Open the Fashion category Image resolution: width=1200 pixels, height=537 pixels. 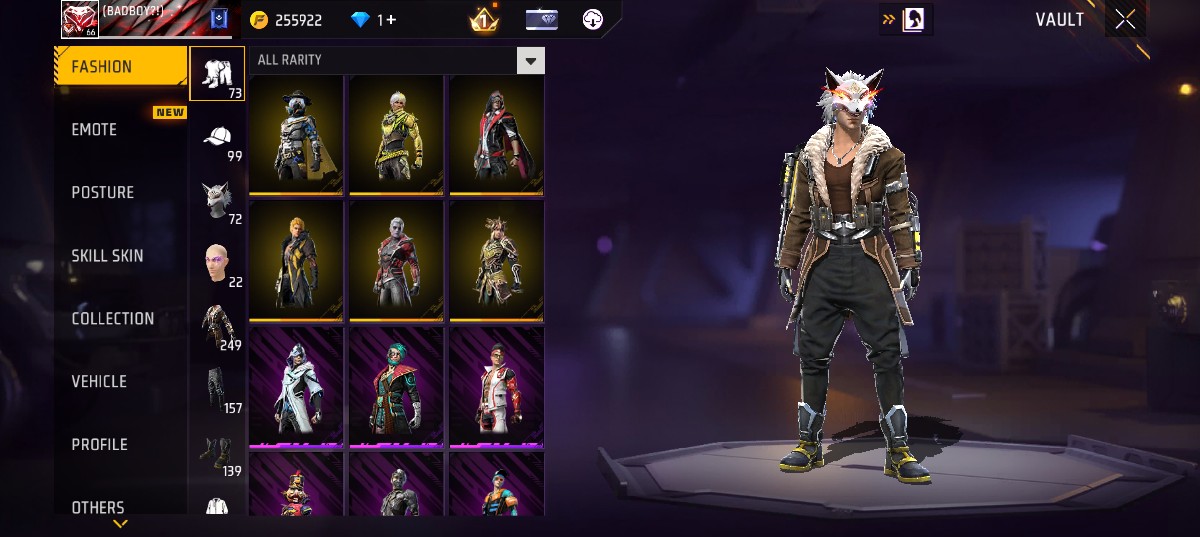tap(120, 67)
